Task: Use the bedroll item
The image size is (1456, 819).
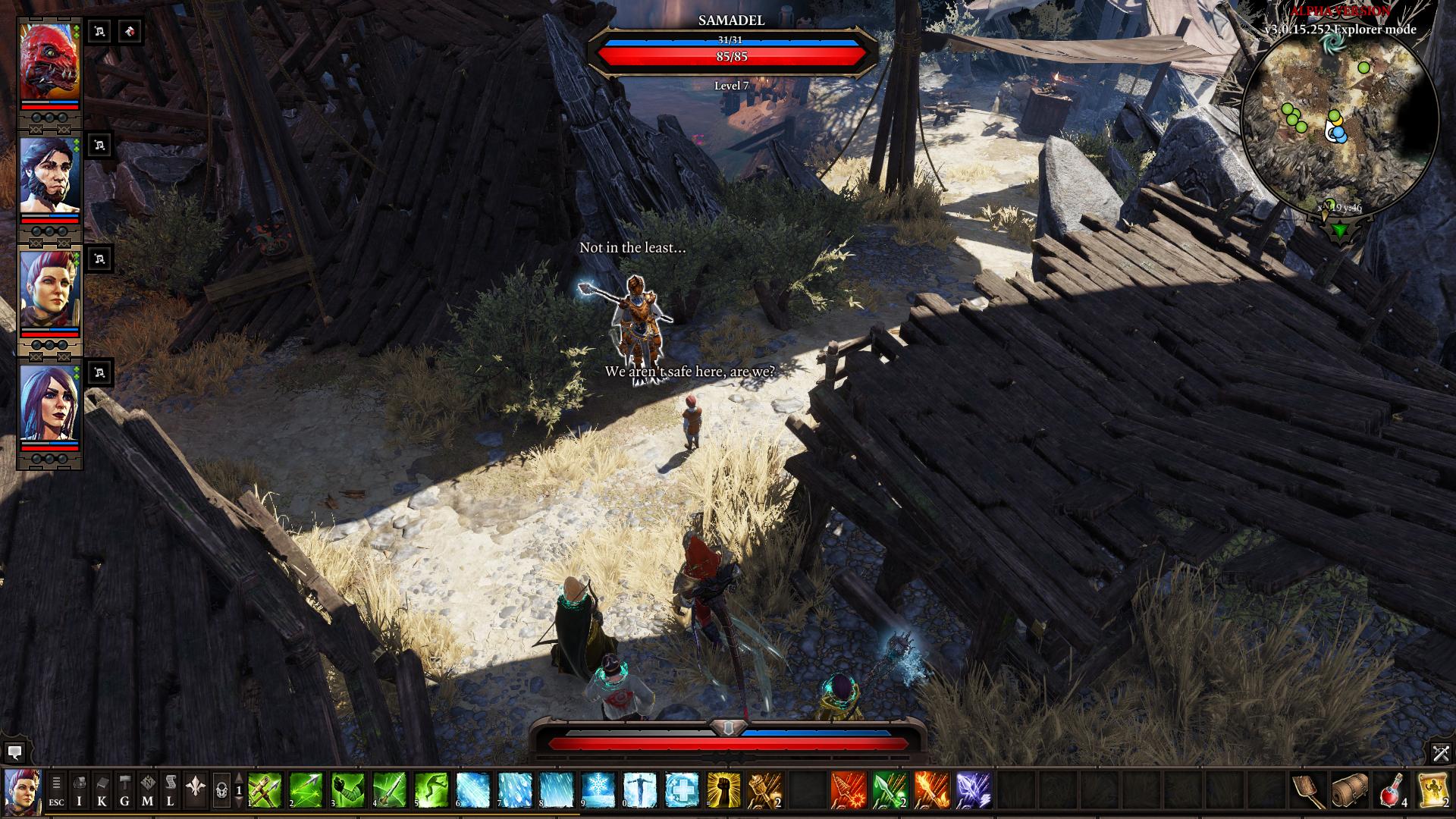Action: pyautogui.click(x=1351, y=790)
